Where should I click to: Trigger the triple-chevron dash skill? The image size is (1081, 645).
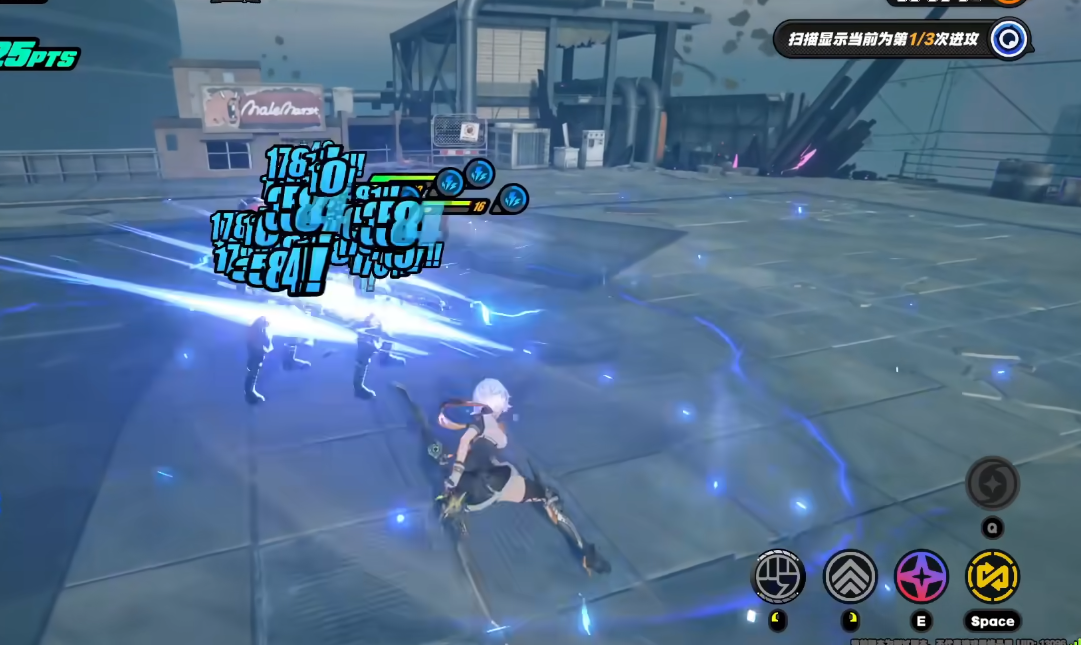850,577
